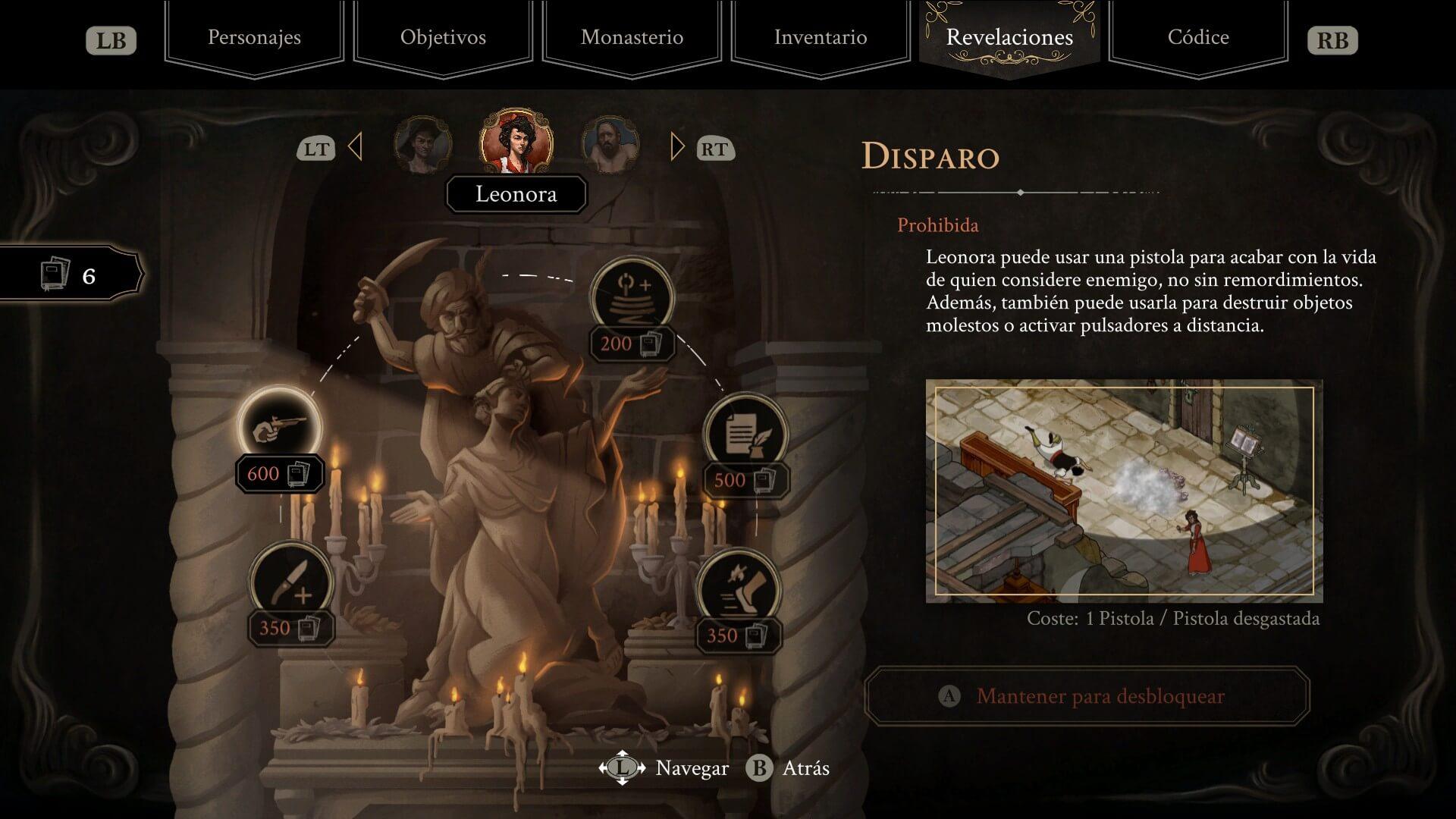1456x819 pixels.
Task: Go to the Inventario tab
Action: click(x=821, y=38)
